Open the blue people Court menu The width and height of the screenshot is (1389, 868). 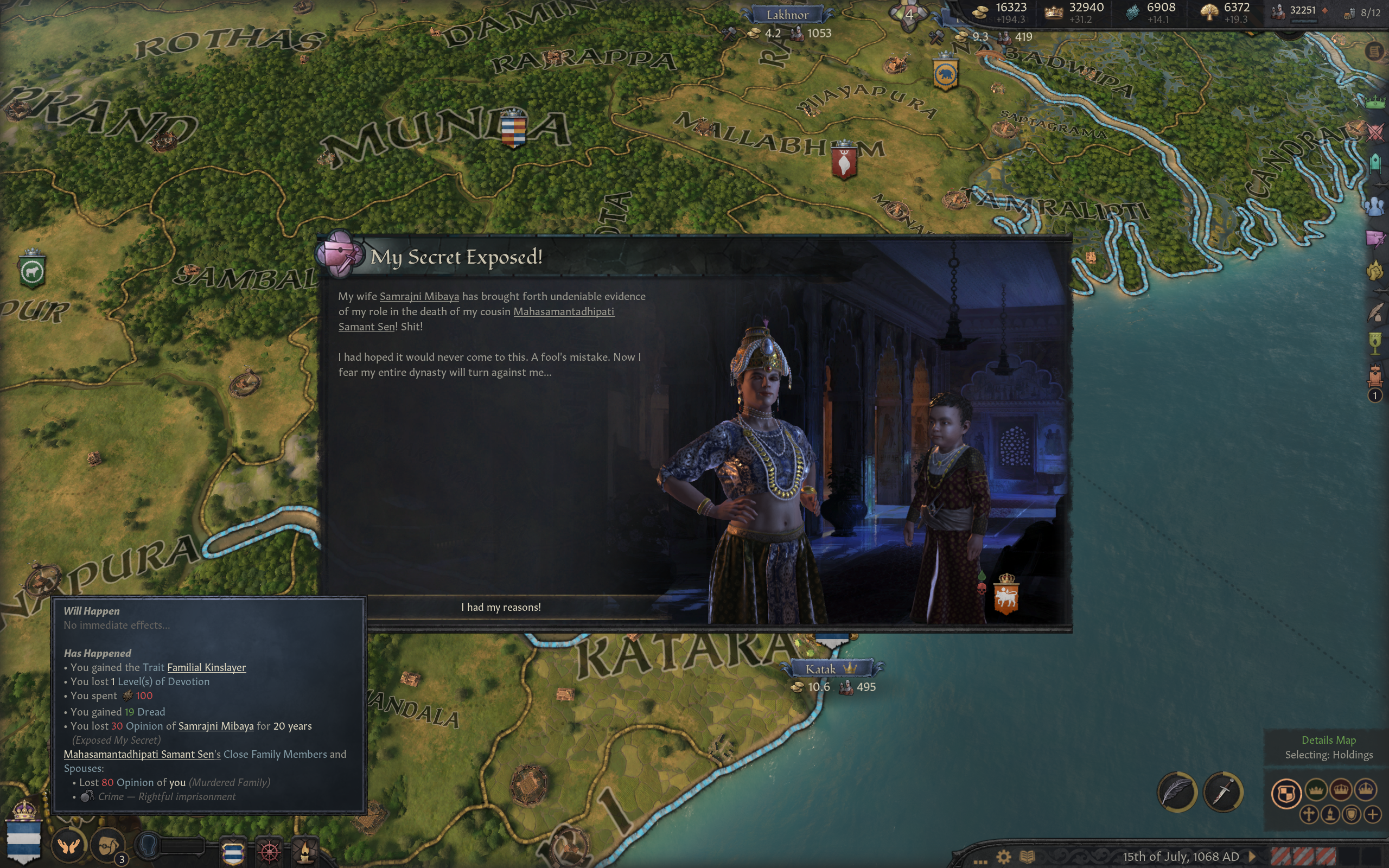1375,206
